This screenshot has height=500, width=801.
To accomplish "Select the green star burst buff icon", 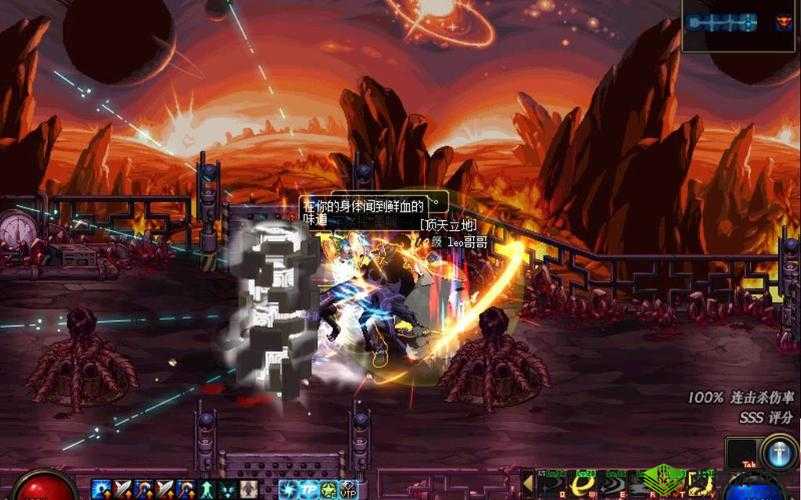I will click(x=326, y=489).
